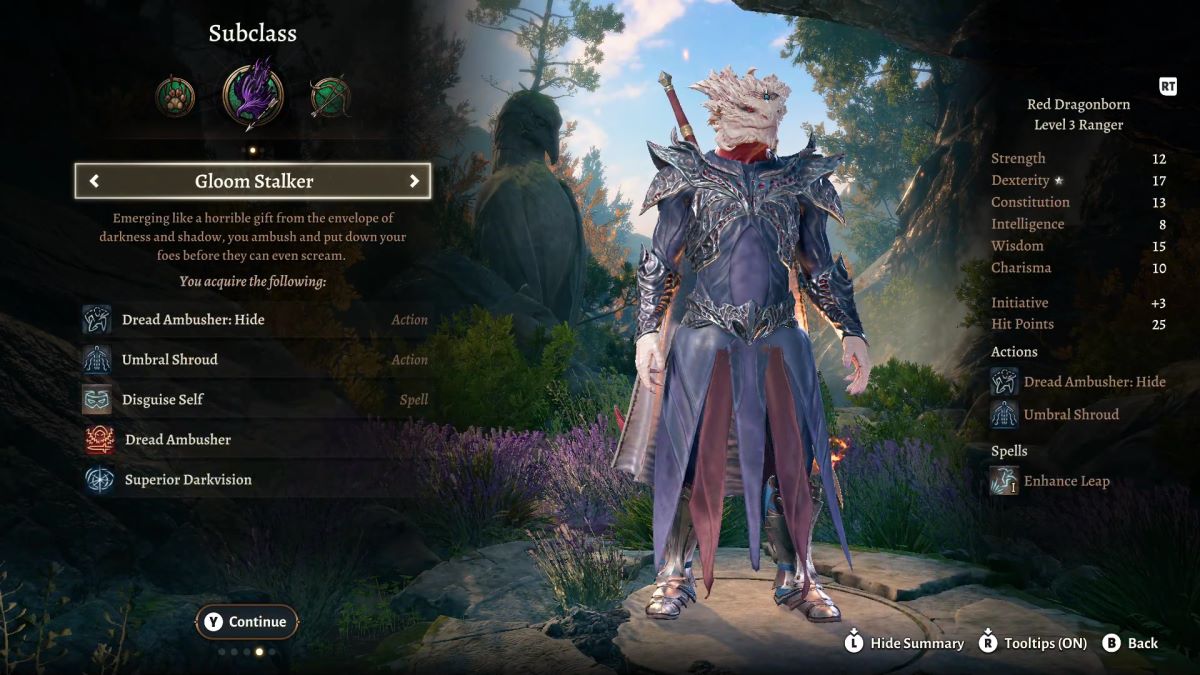Hide the character summary panel
The image size is (1200, 675).
coord(904,643)
